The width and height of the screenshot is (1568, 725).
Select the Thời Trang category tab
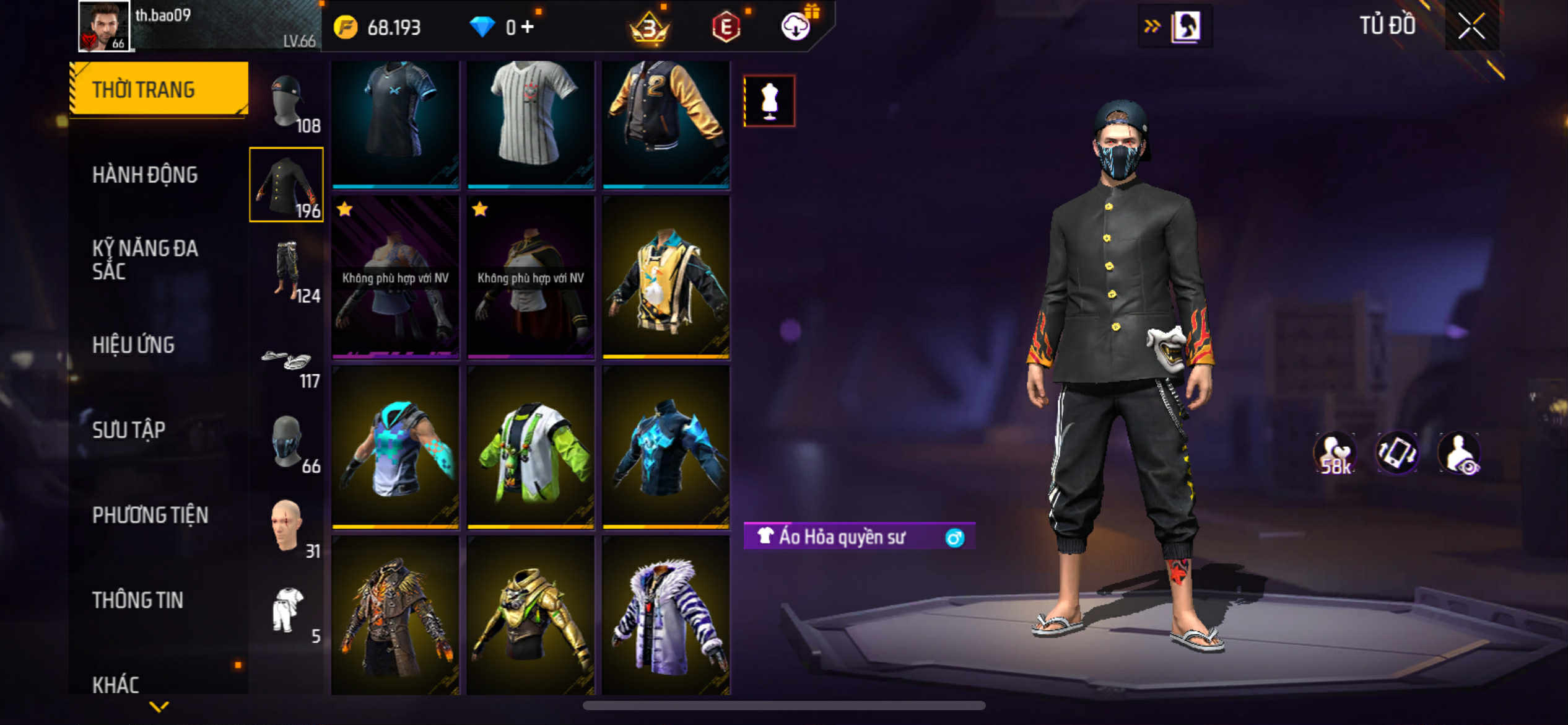pos(159,90)
